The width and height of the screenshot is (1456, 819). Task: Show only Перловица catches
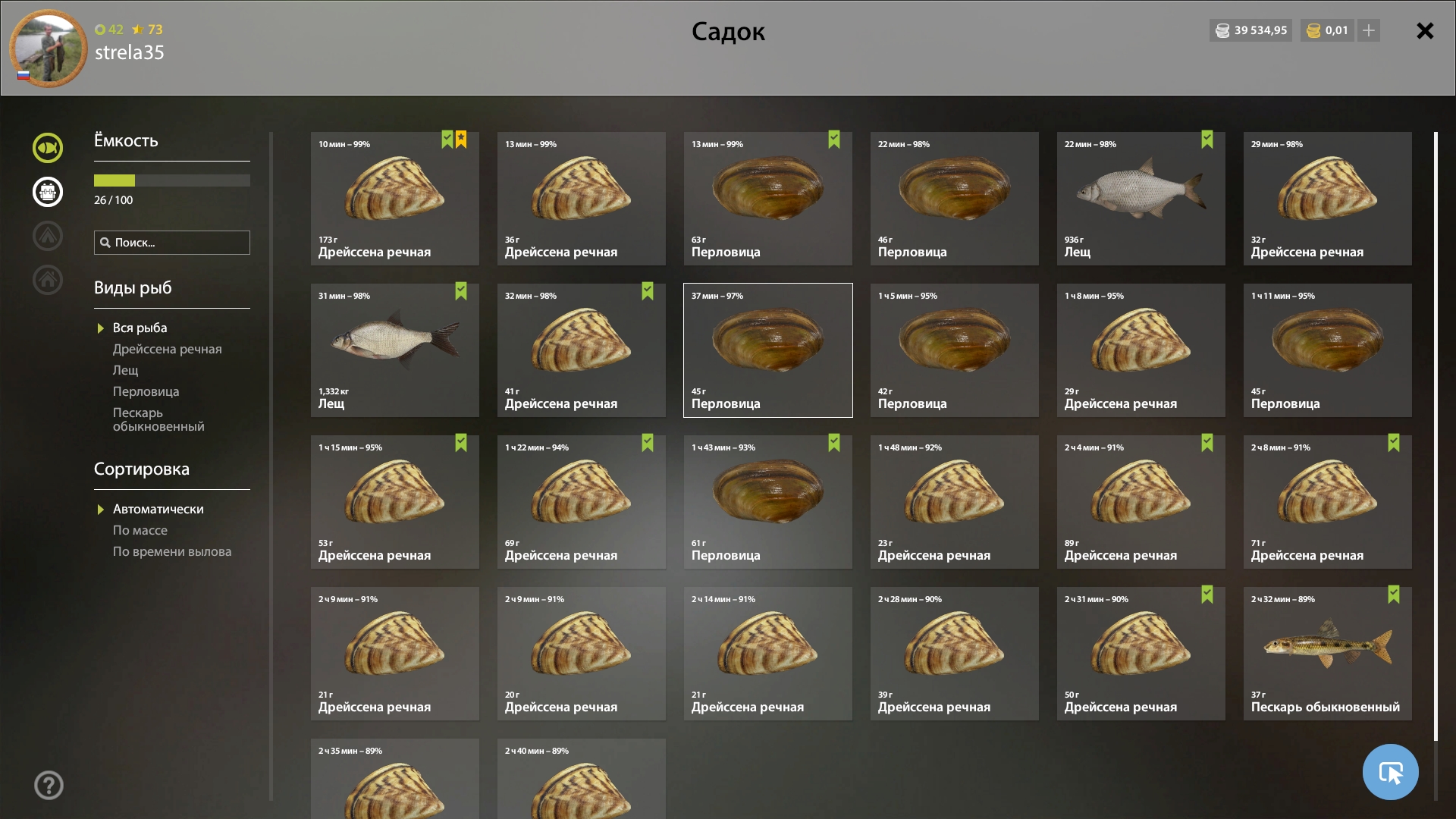click(x=146, y=391)
